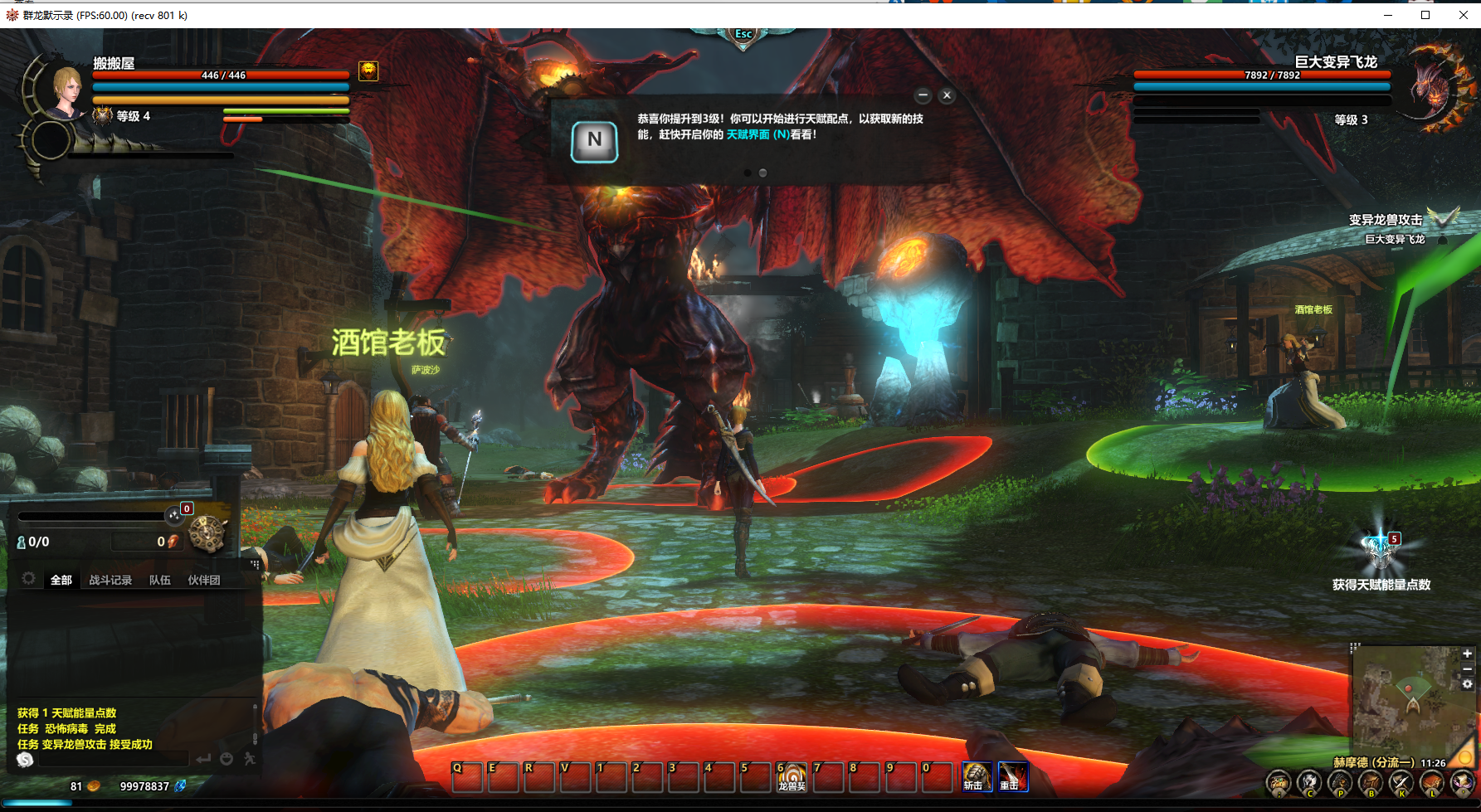Image resolution: width=1481 pixels, height=812 pixels.
Task: Maximize the game window
Action: click(1425, 15)
